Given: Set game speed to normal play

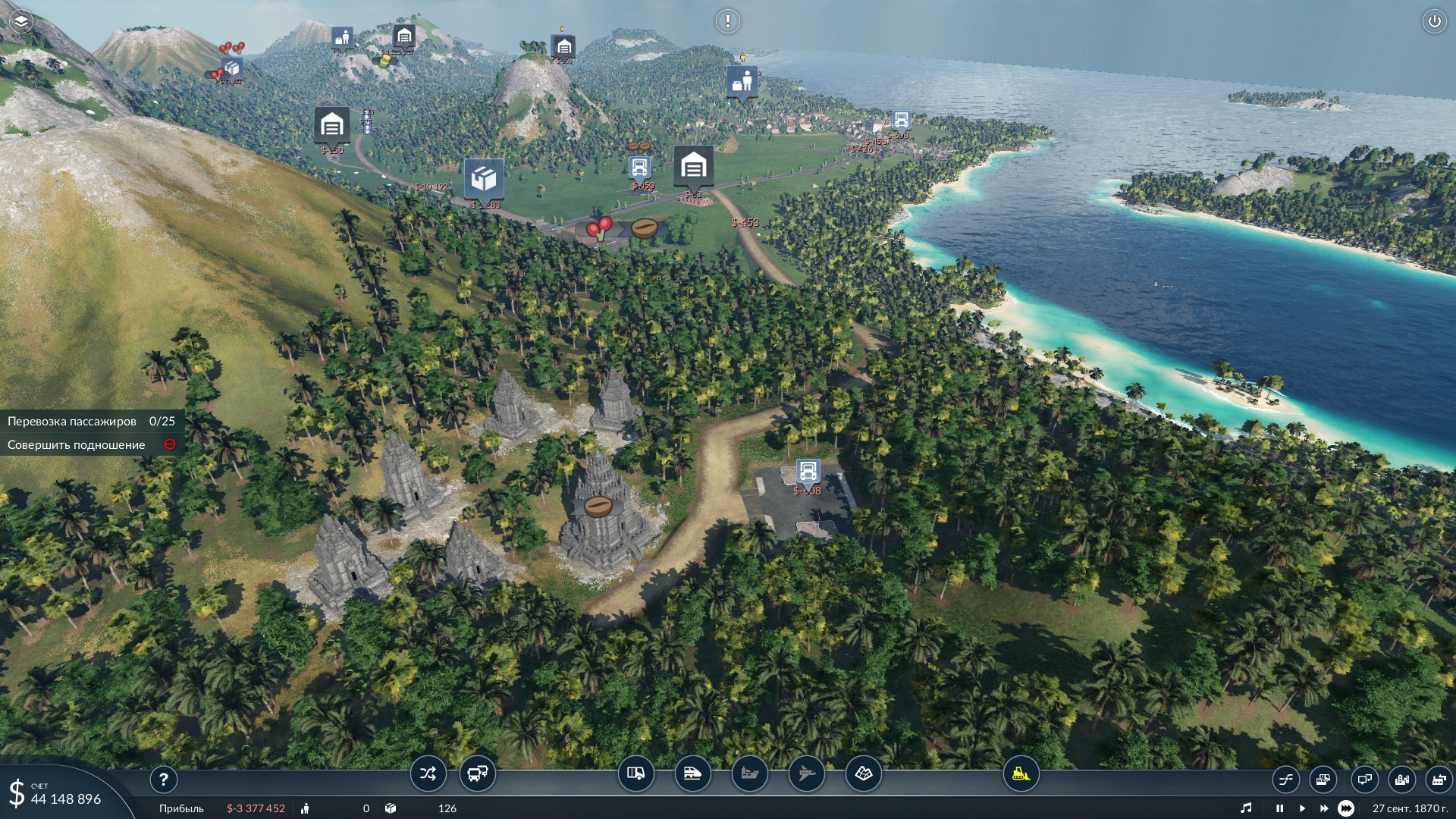Looking at the screenshot, I should point(1302,808).
